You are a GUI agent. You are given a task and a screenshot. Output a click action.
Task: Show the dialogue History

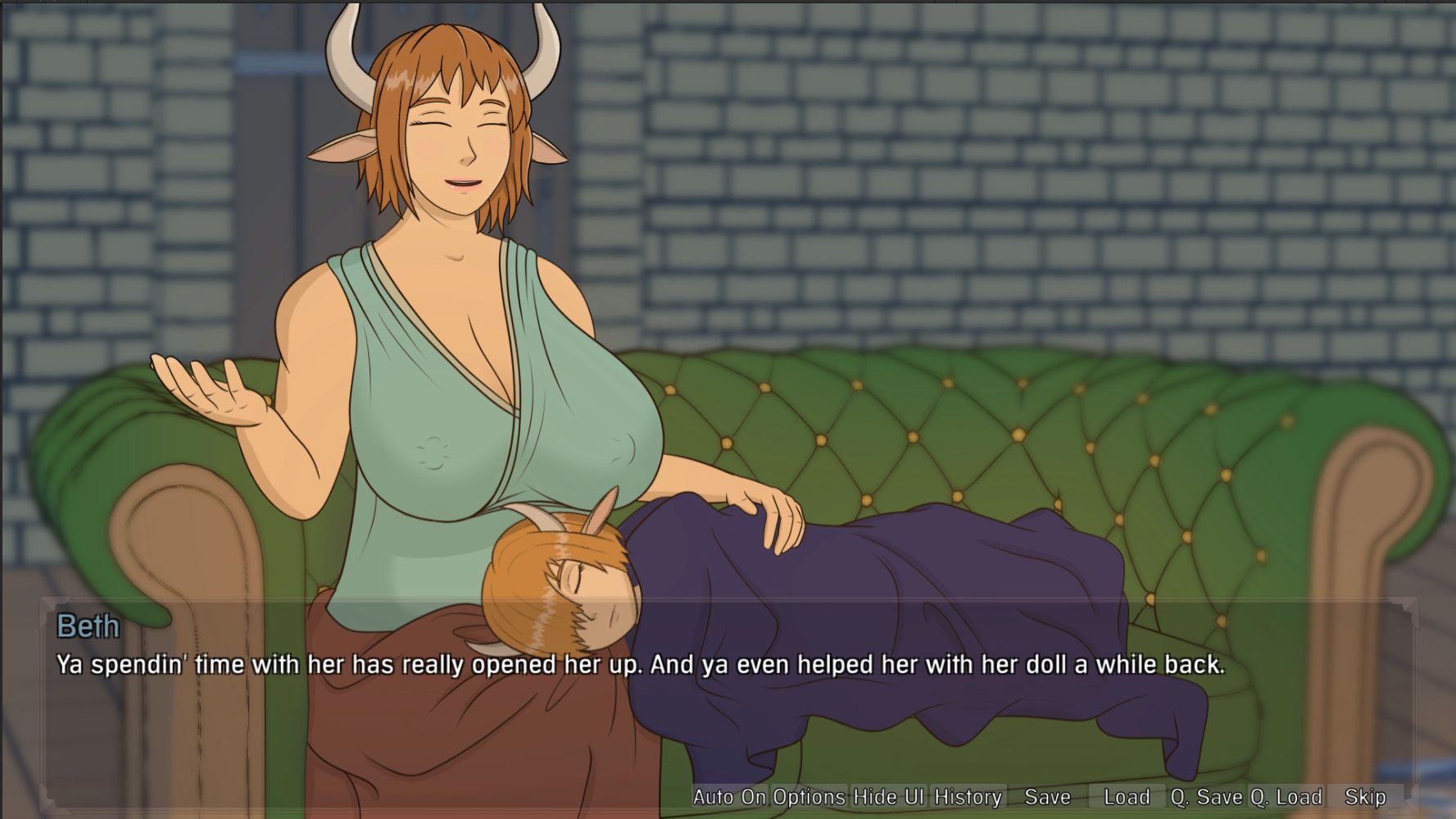tap(968, 796)
